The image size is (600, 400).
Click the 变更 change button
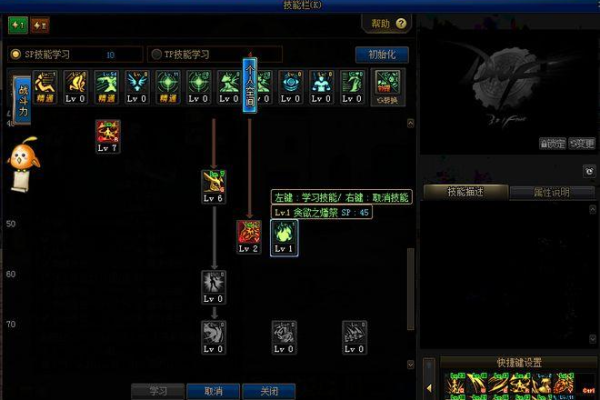[x=582, y=143]
